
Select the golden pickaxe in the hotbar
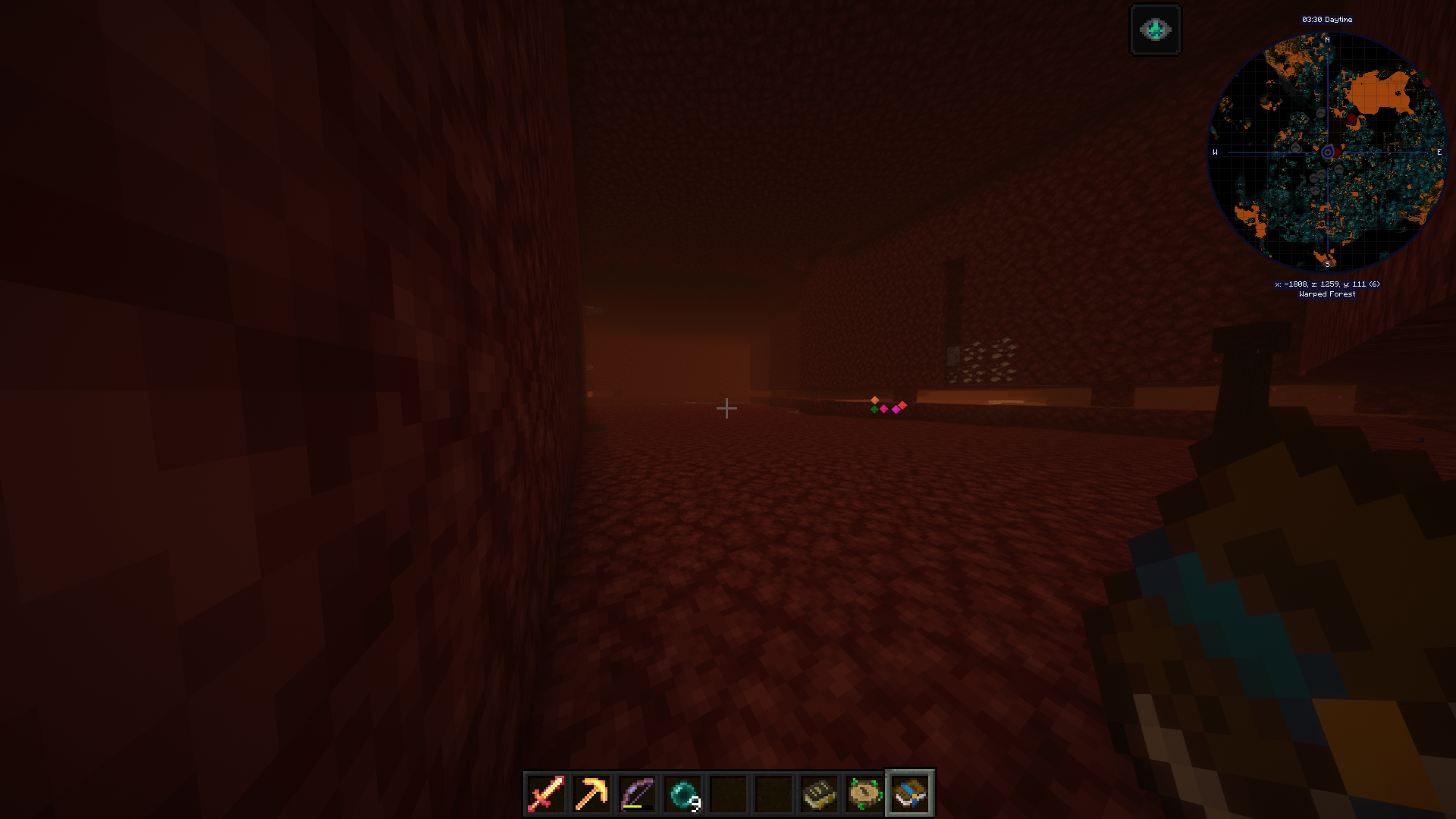point(591,794)
